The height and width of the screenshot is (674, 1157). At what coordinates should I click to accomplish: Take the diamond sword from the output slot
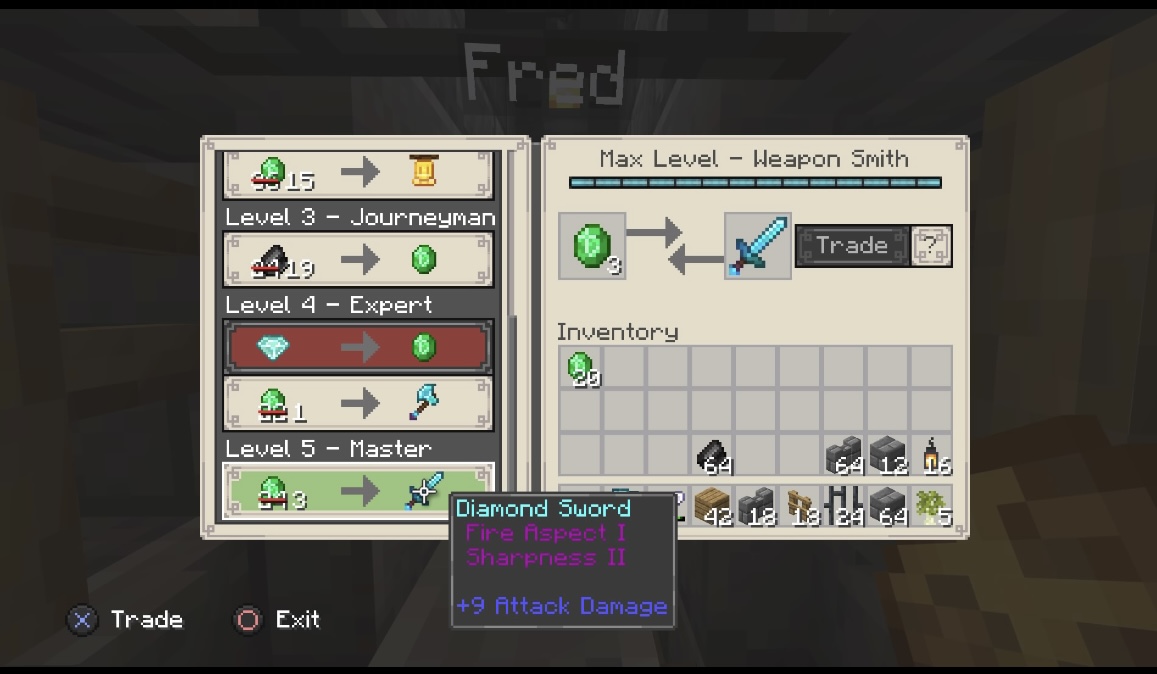757,246
